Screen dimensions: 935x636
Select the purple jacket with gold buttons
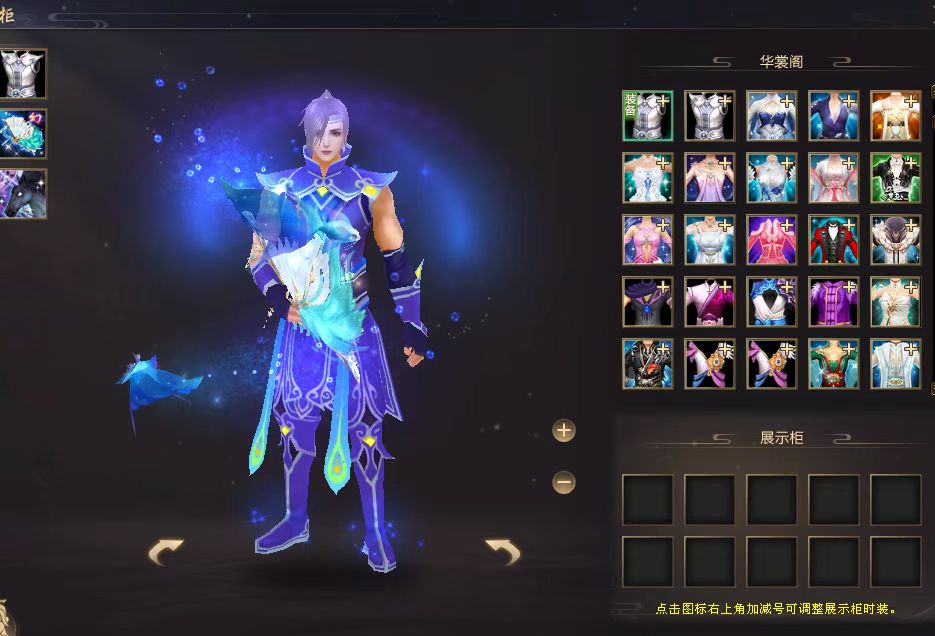coord(834,302)
